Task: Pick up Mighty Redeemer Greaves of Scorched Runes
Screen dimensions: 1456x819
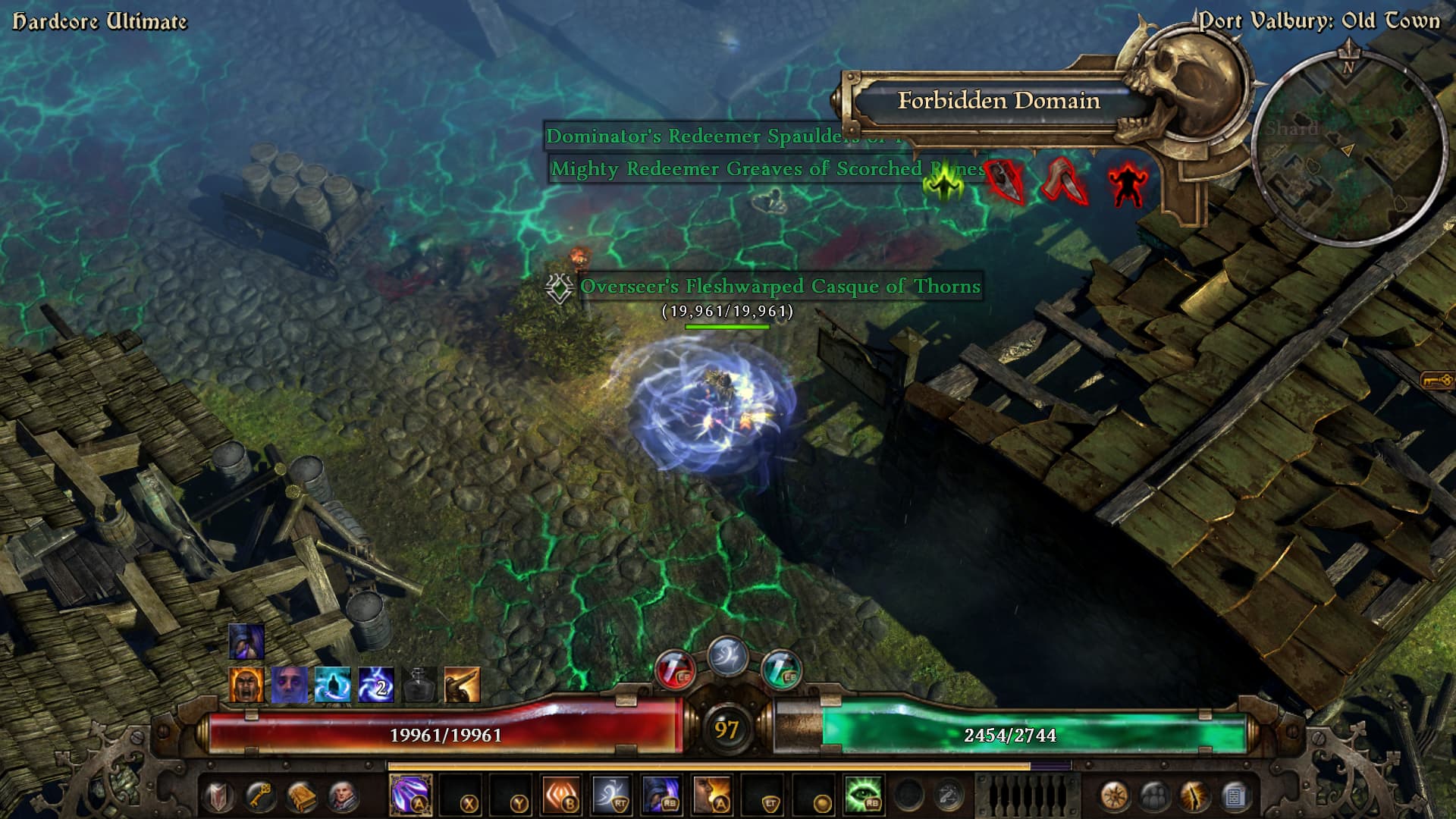Action: pyautogui.click(x=758, y=168)
